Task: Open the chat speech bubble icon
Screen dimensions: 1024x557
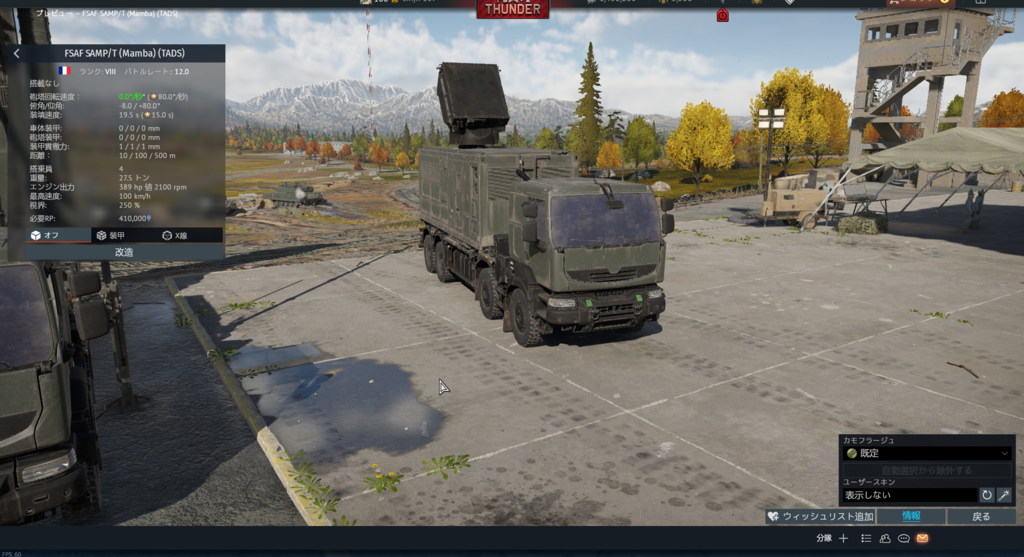Action: tap(903, 538)
